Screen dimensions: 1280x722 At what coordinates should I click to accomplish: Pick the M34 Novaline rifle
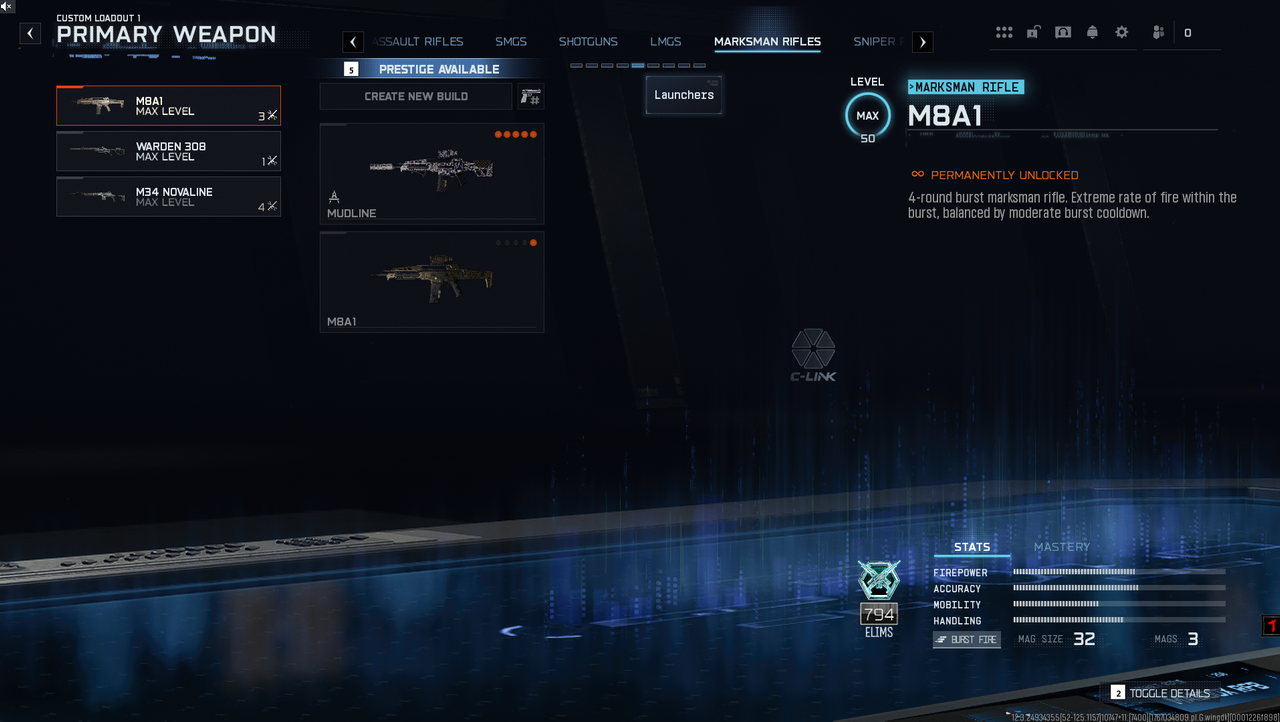[168, 197]
